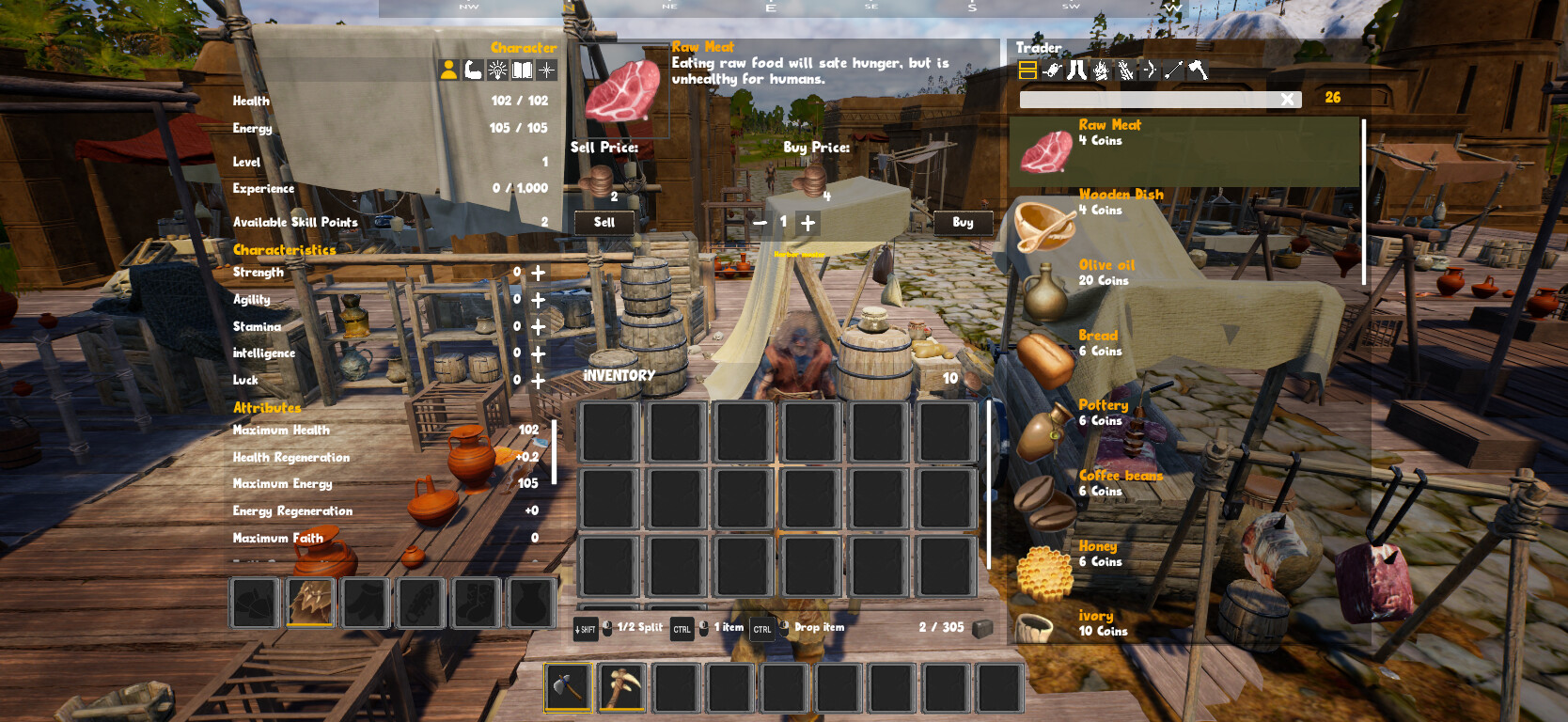Select the lightbulb knowledge icon in Character panel

[495, 70]
